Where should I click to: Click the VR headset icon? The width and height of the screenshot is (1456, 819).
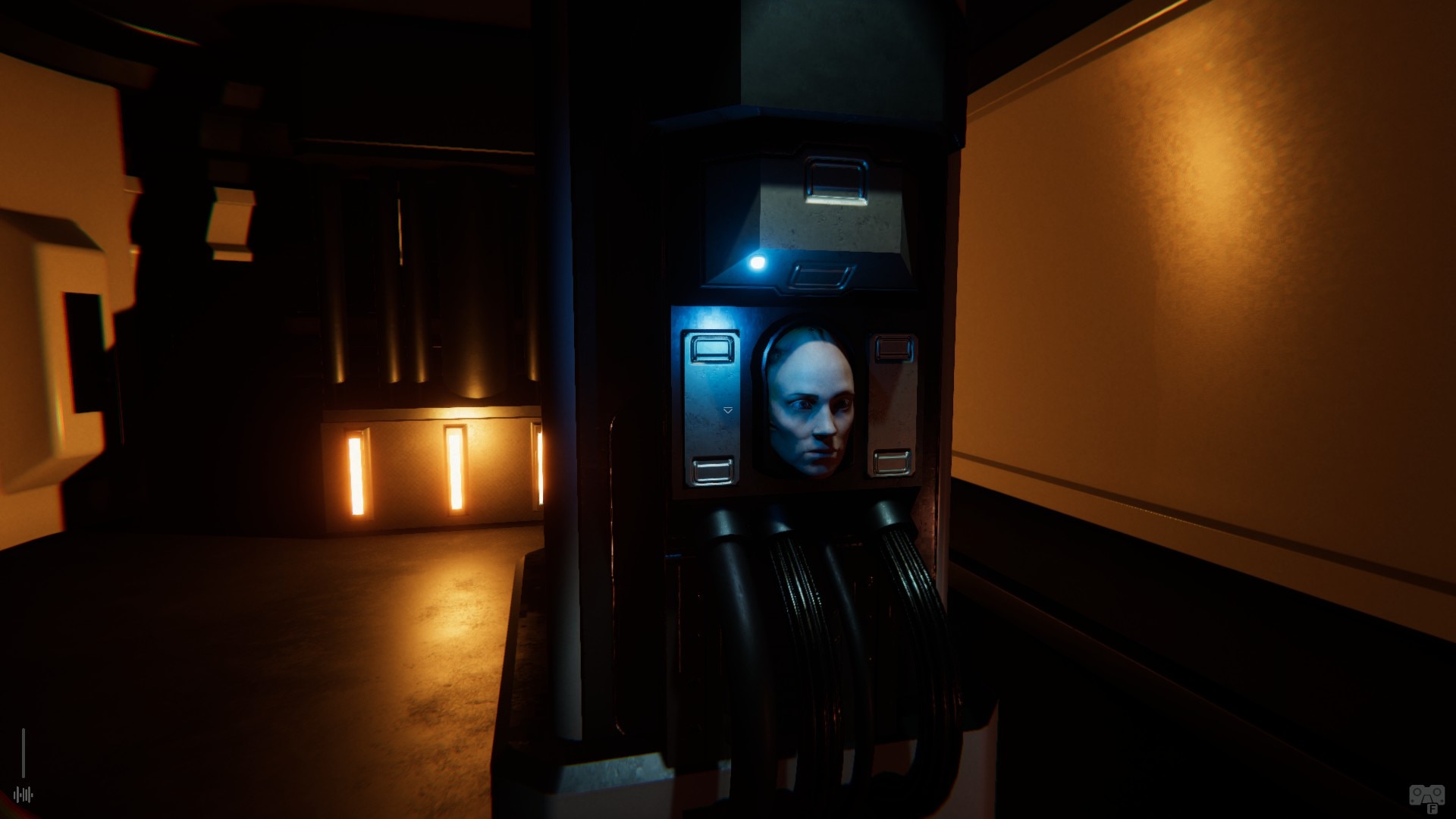(1426, 796)
